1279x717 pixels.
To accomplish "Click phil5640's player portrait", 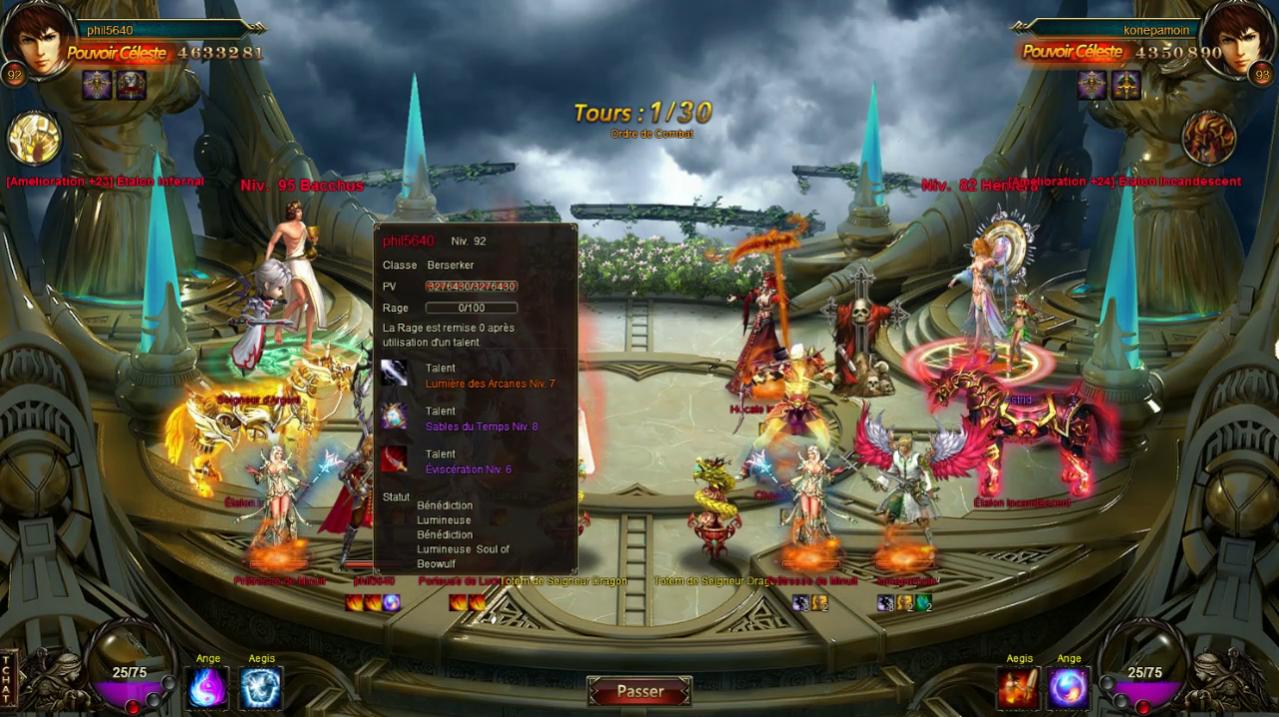I will (x=40, y=40).
